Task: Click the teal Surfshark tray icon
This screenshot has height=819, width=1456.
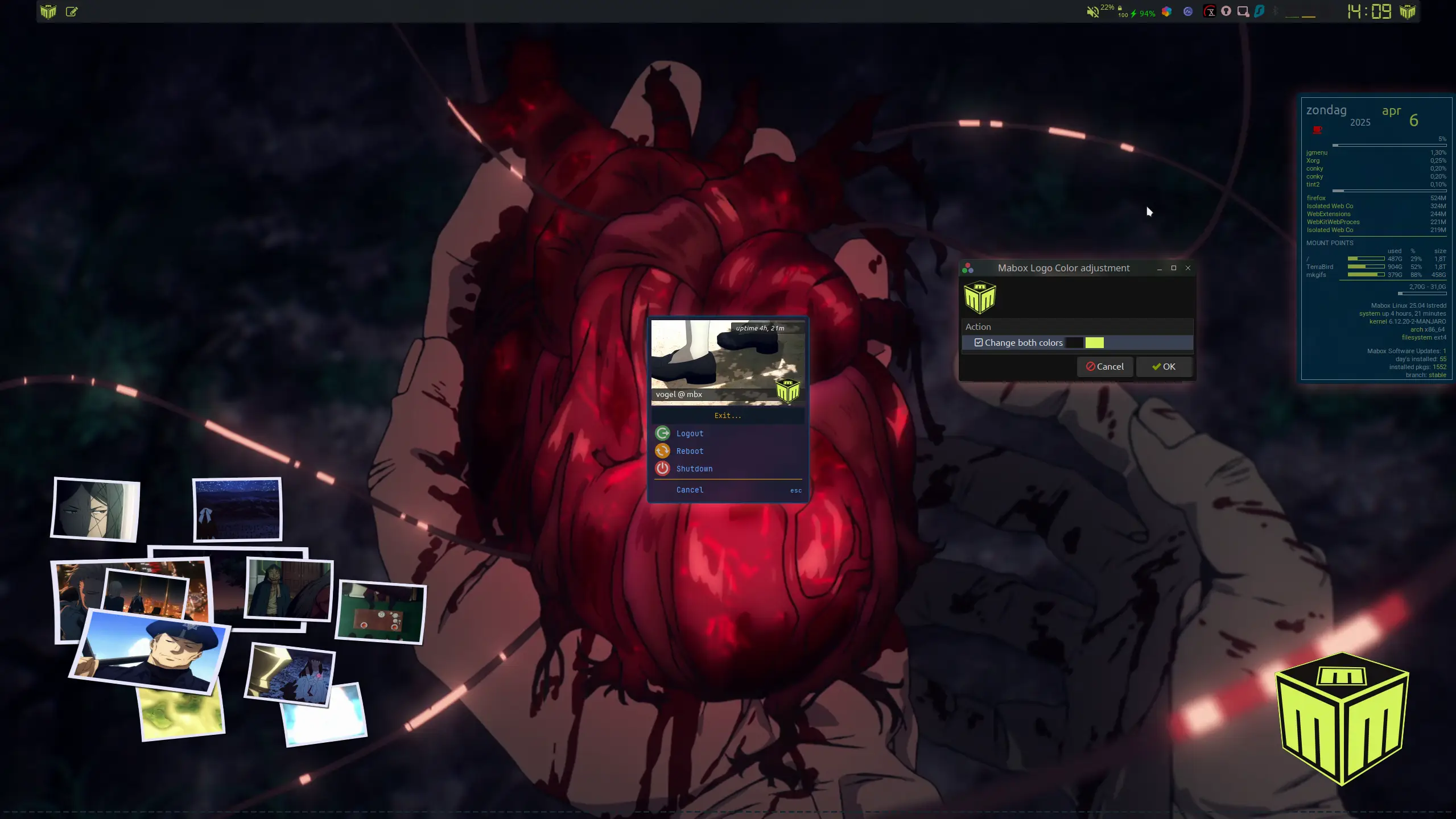Action: point(1259,11)
